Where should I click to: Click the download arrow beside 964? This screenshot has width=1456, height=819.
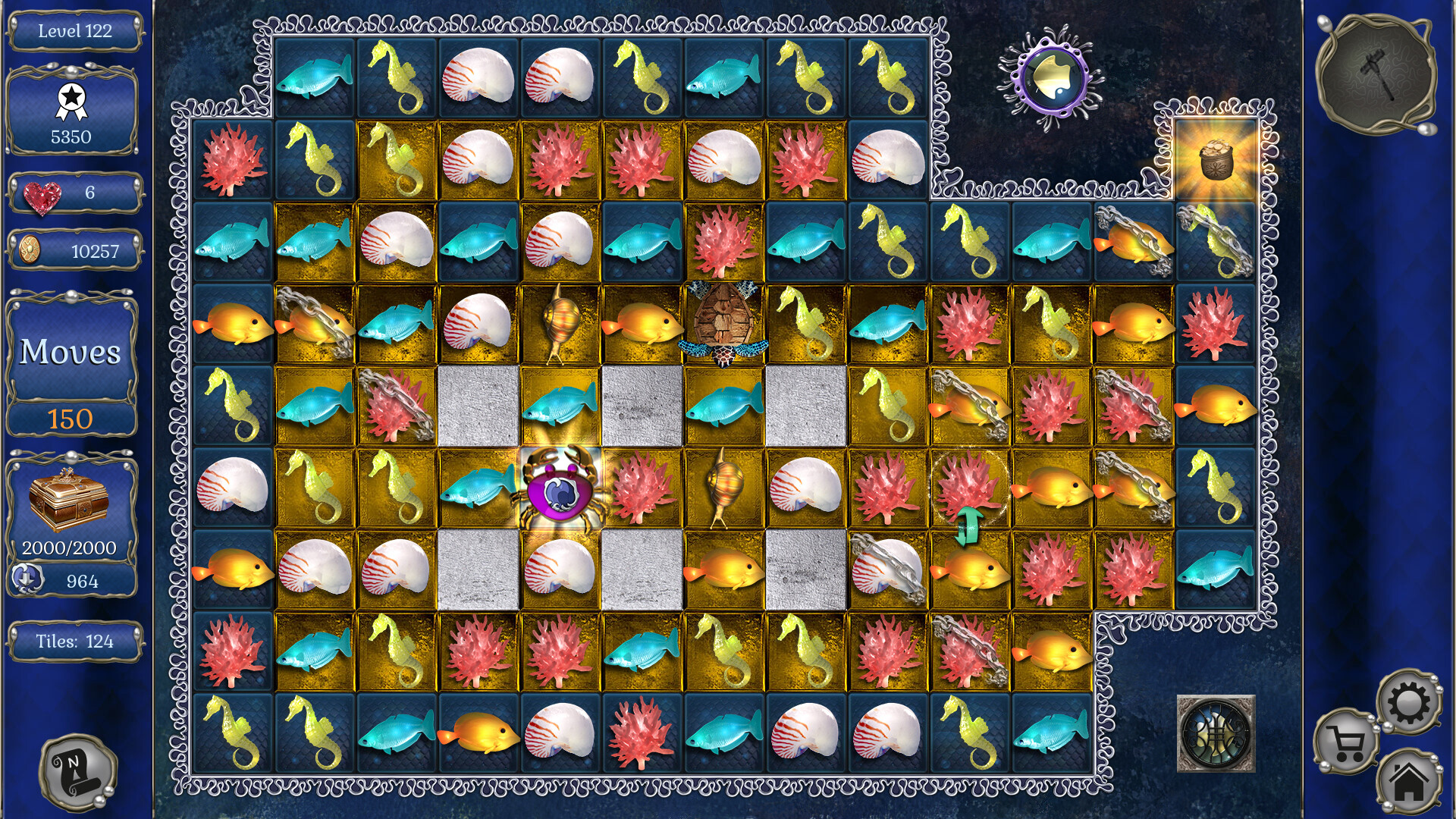[x=27, y=582]
